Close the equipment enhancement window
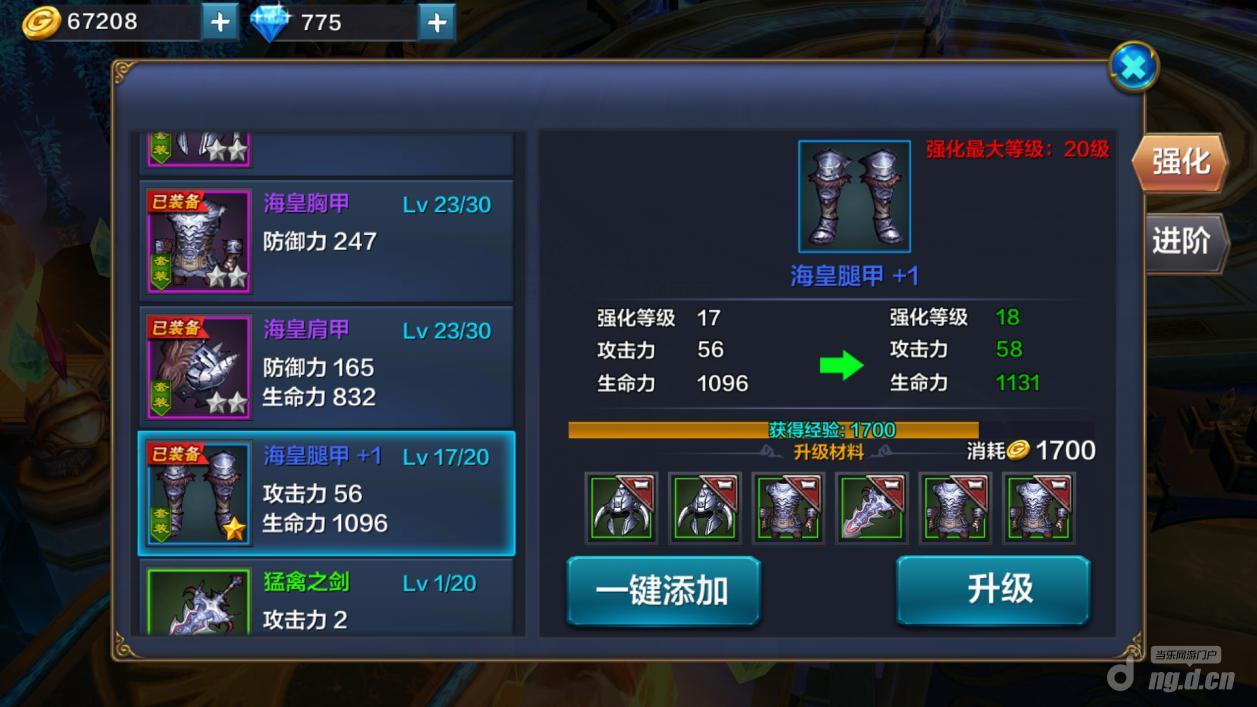 coord(1134,67)
